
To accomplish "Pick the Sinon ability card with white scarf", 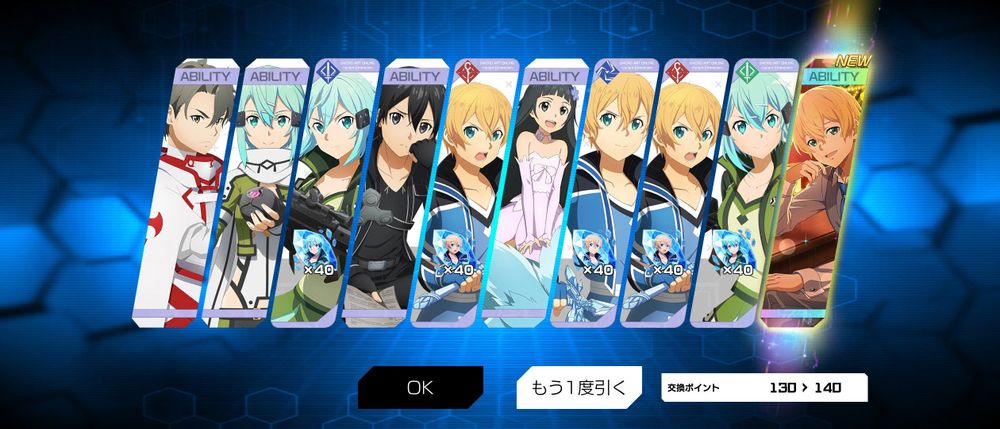I will 254,190.
